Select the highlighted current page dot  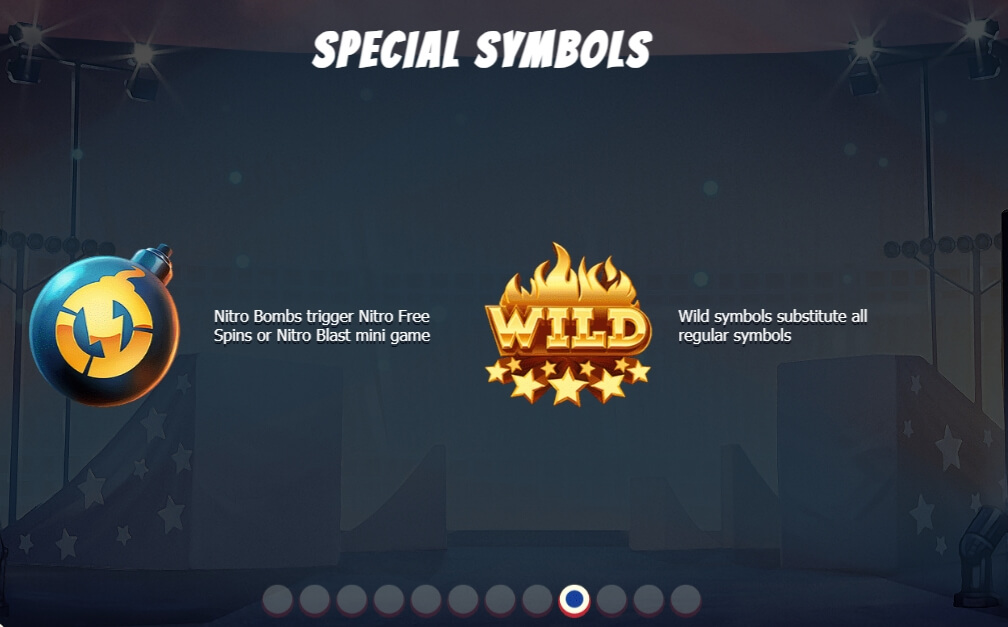574,600
